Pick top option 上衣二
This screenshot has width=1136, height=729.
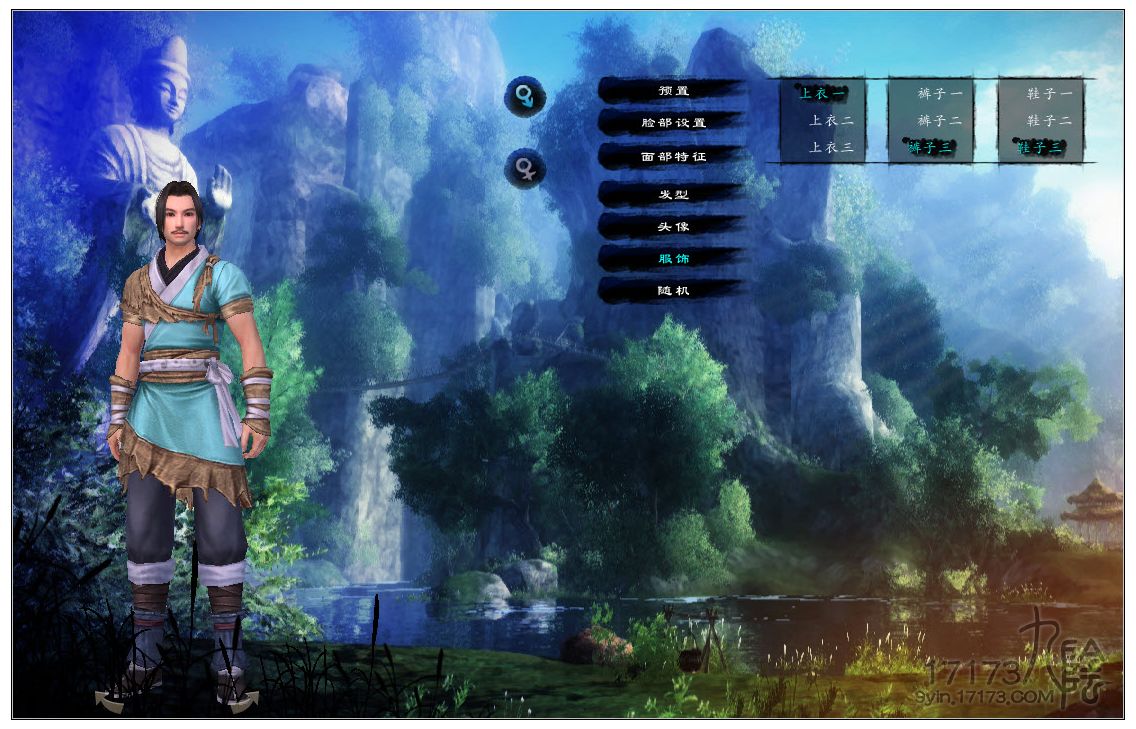[x=831, y=121]
